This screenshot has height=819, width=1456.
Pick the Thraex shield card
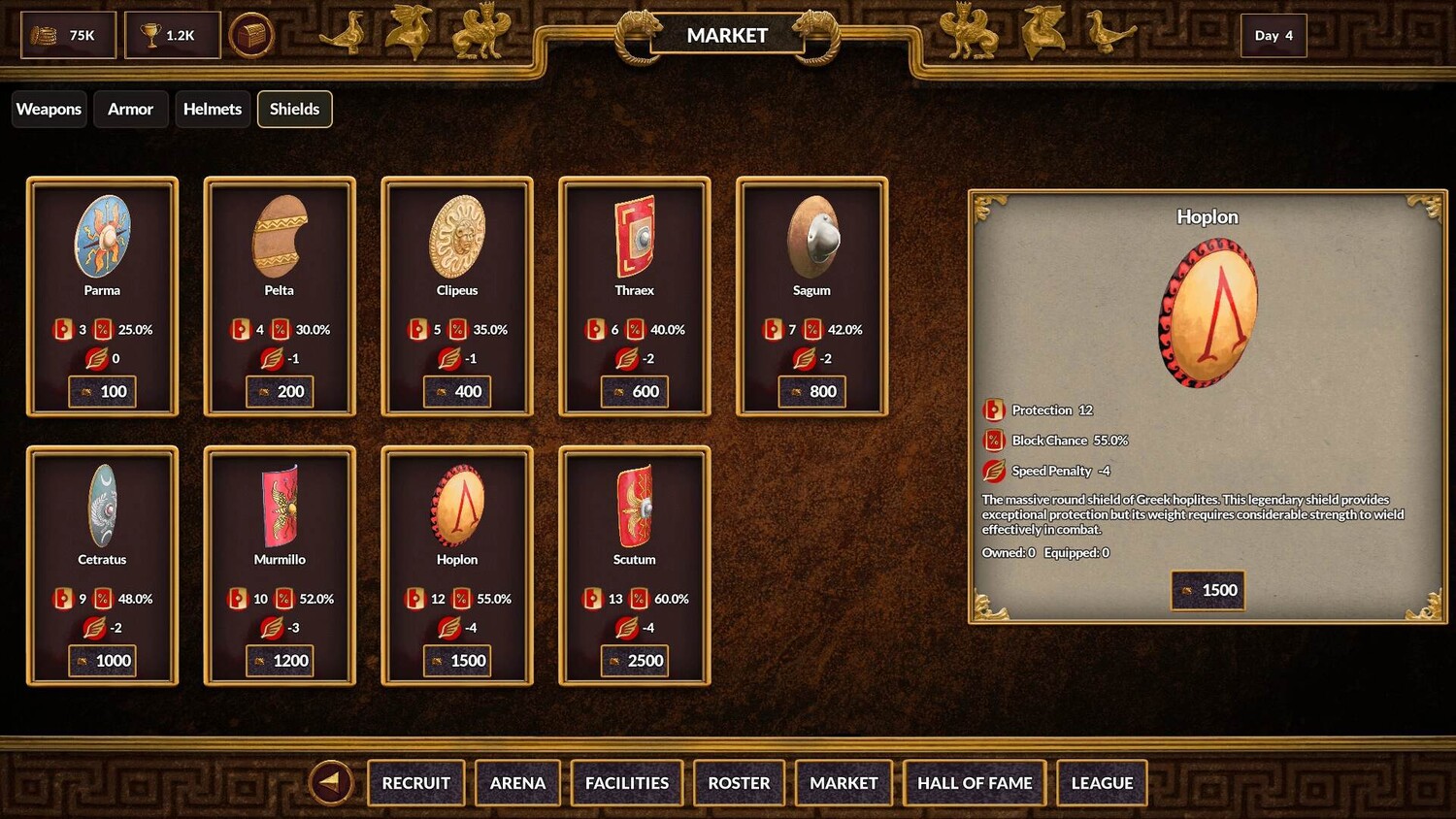coord(635,295)
